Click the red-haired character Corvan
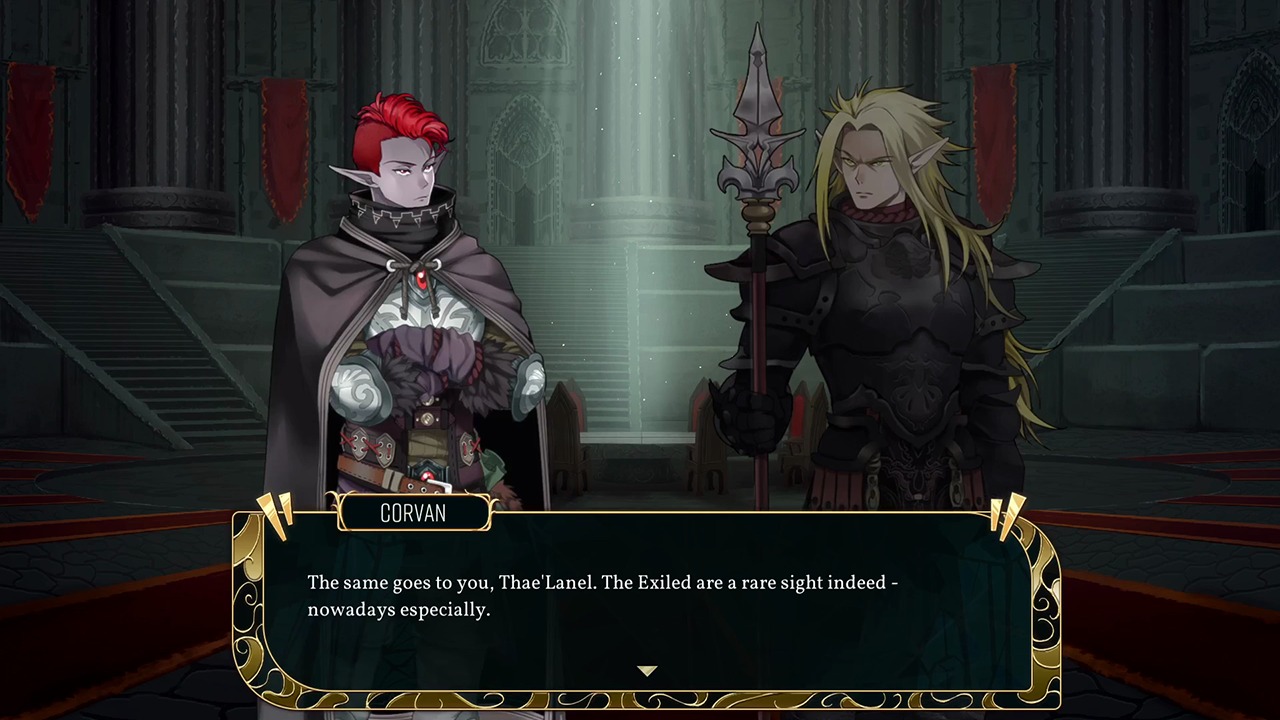This screenshot has height=720, width=1280. 410,300
